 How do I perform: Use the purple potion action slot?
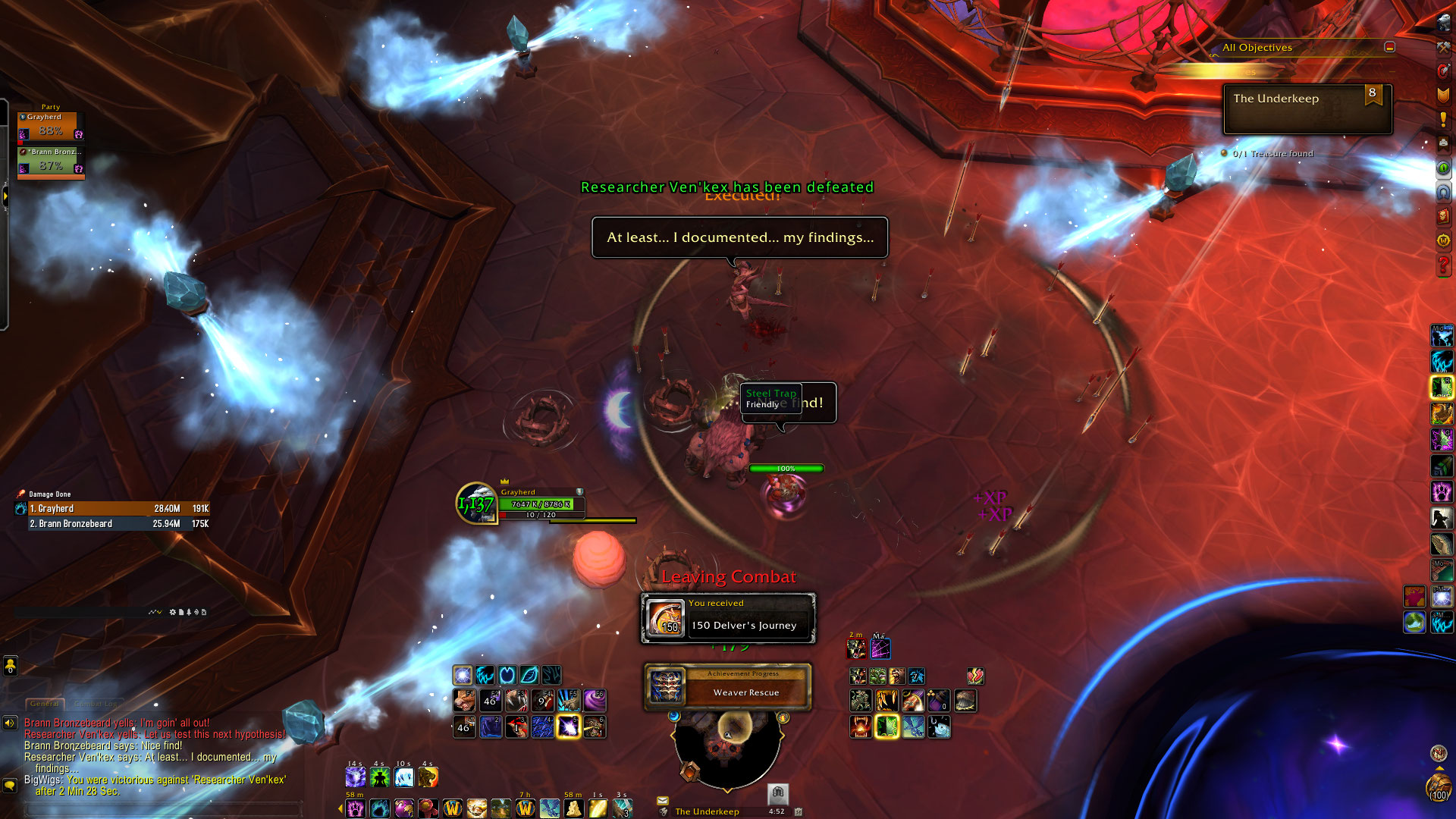[x=938, y=701]
